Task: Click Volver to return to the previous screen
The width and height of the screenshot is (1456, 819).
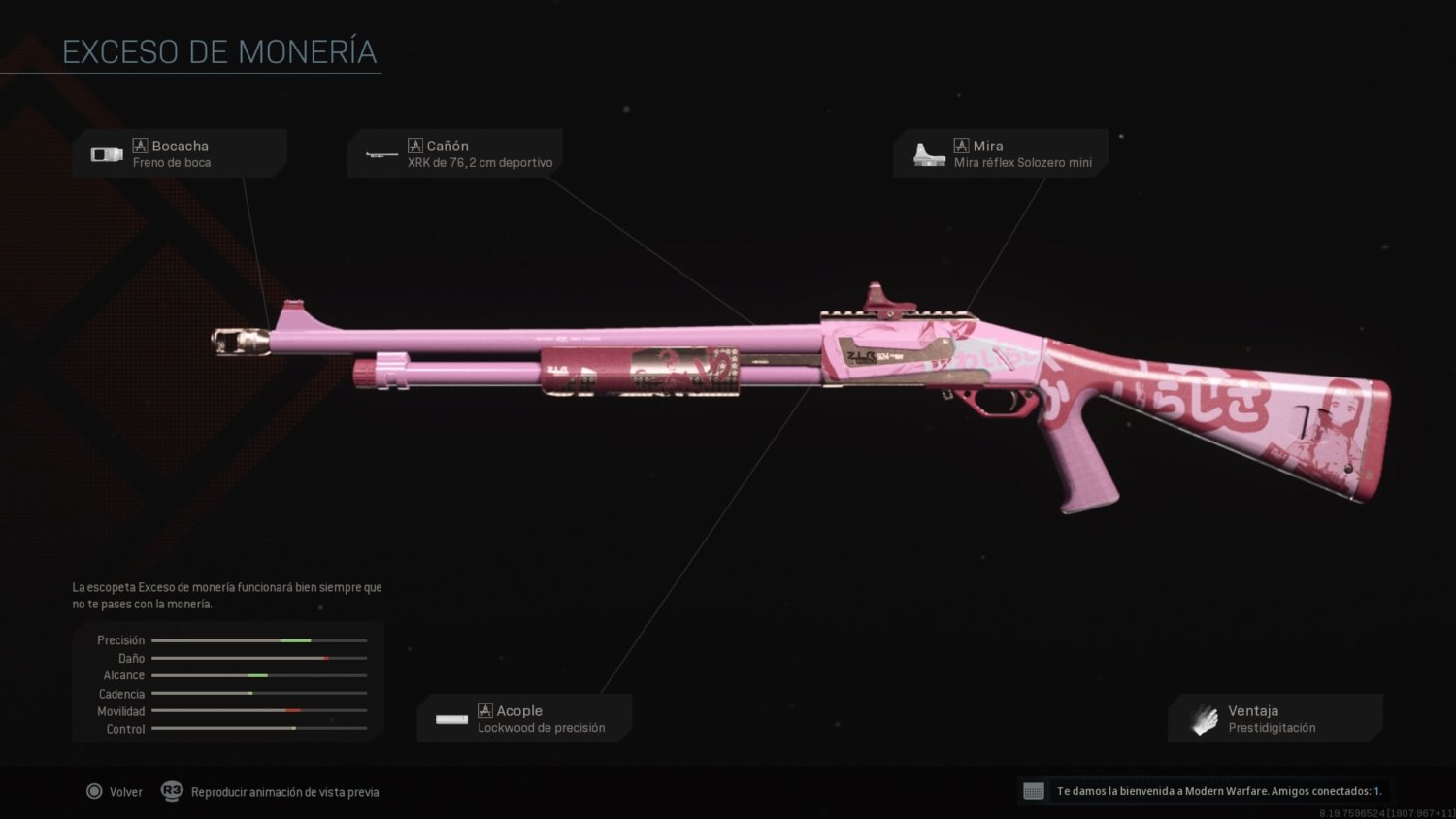Action: click(116, 791)
